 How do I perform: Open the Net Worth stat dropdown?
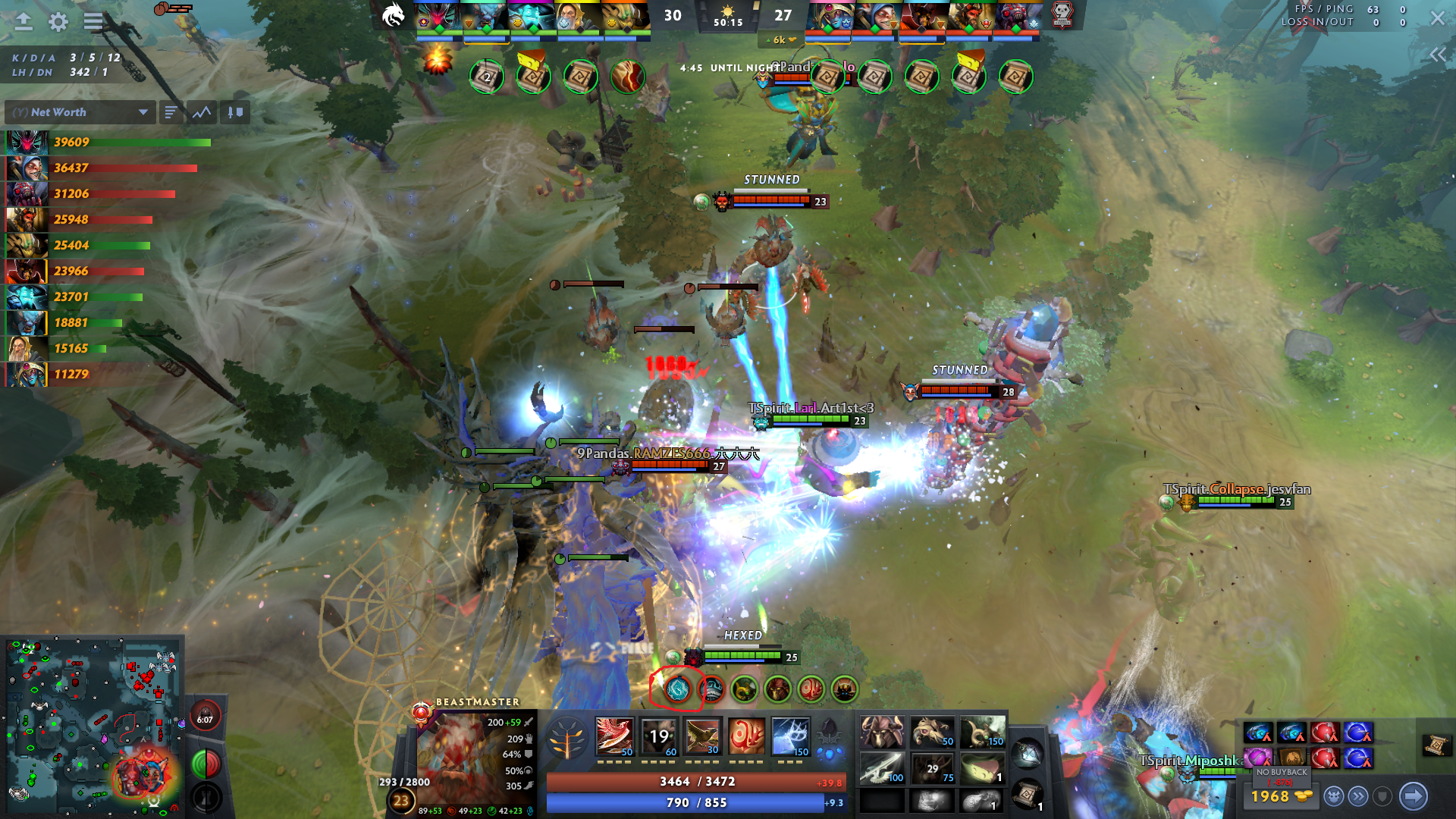[80, 112]
